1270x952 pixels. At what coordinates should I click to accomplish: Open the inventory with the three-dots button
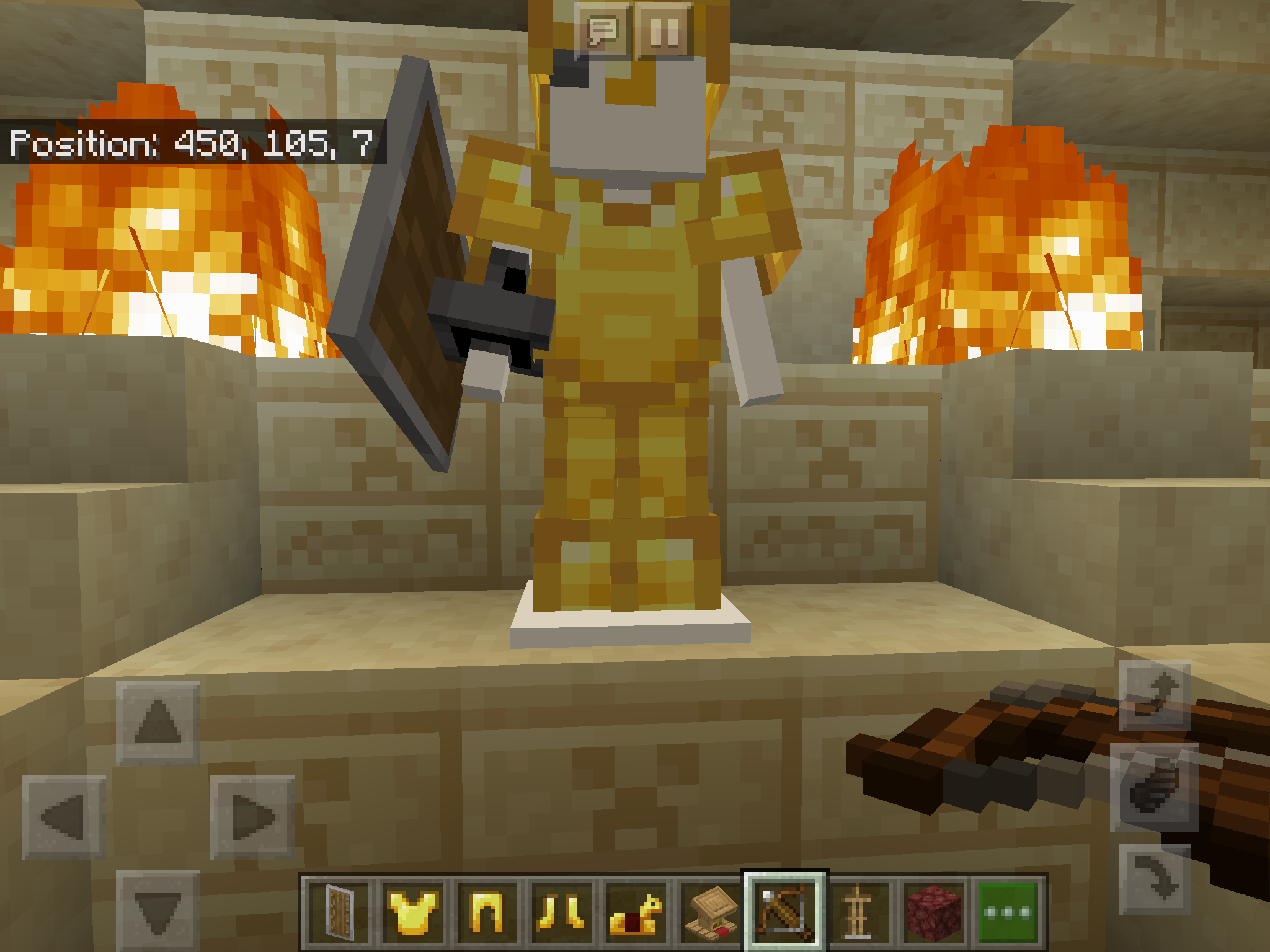(x=1007, y=911)
